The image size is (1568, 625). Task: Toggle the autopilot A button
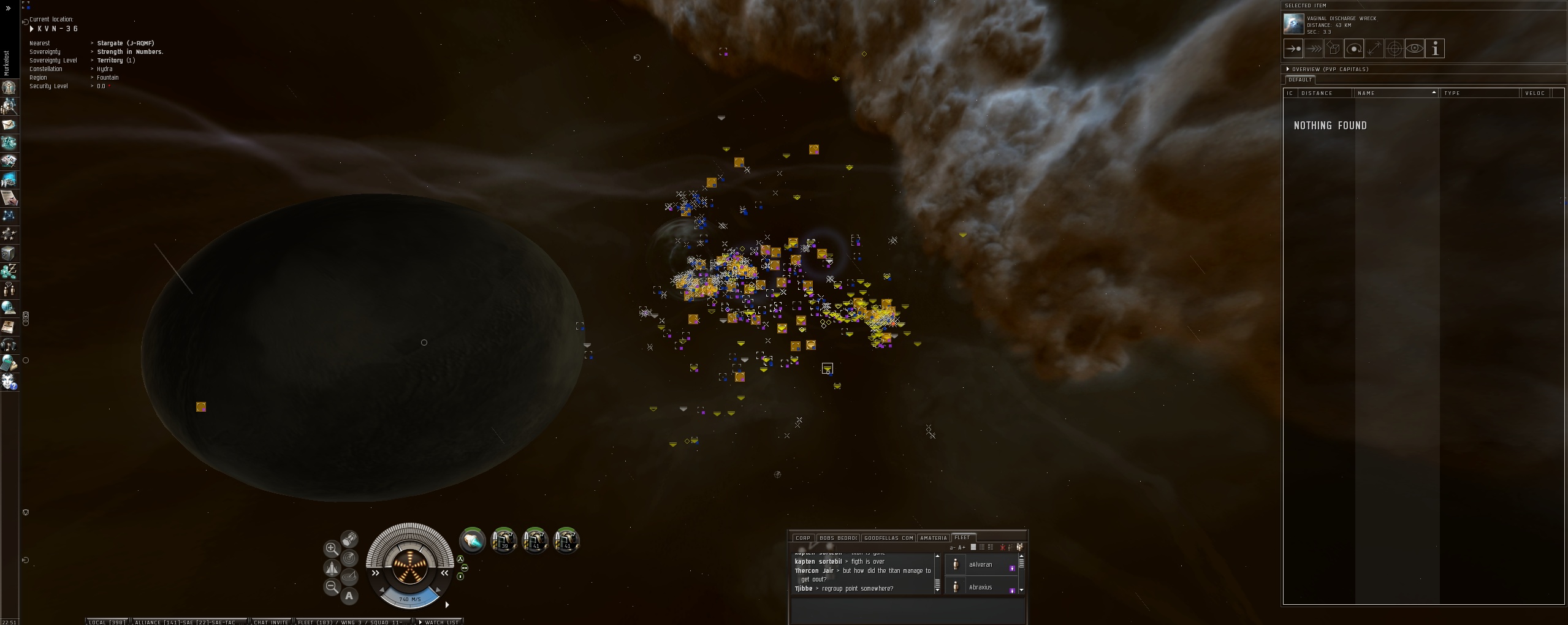tap(349, 596)
